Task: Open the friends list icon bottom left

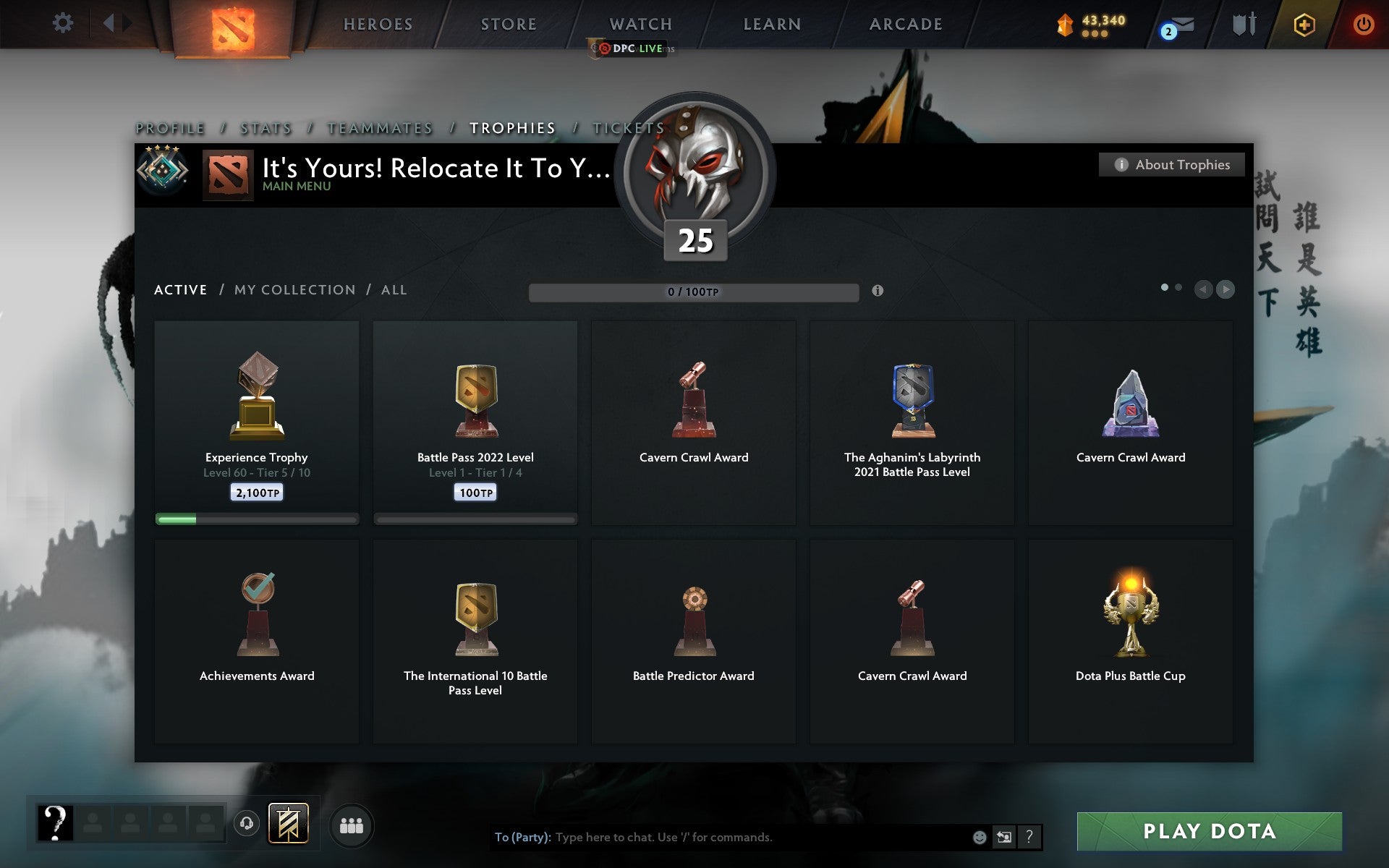Action: click(352, 825)
